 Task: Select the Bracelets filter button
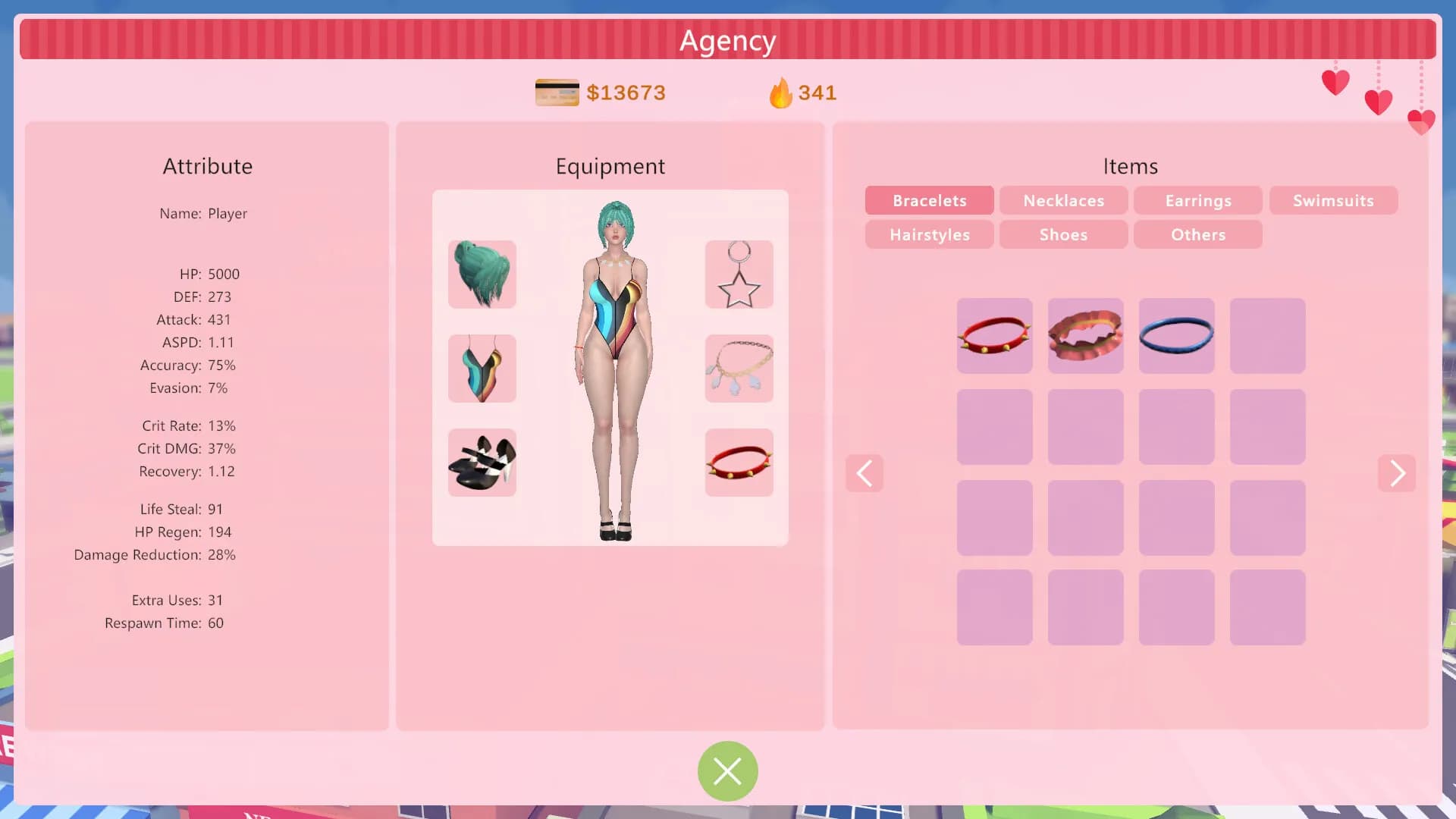pos(929,200)
